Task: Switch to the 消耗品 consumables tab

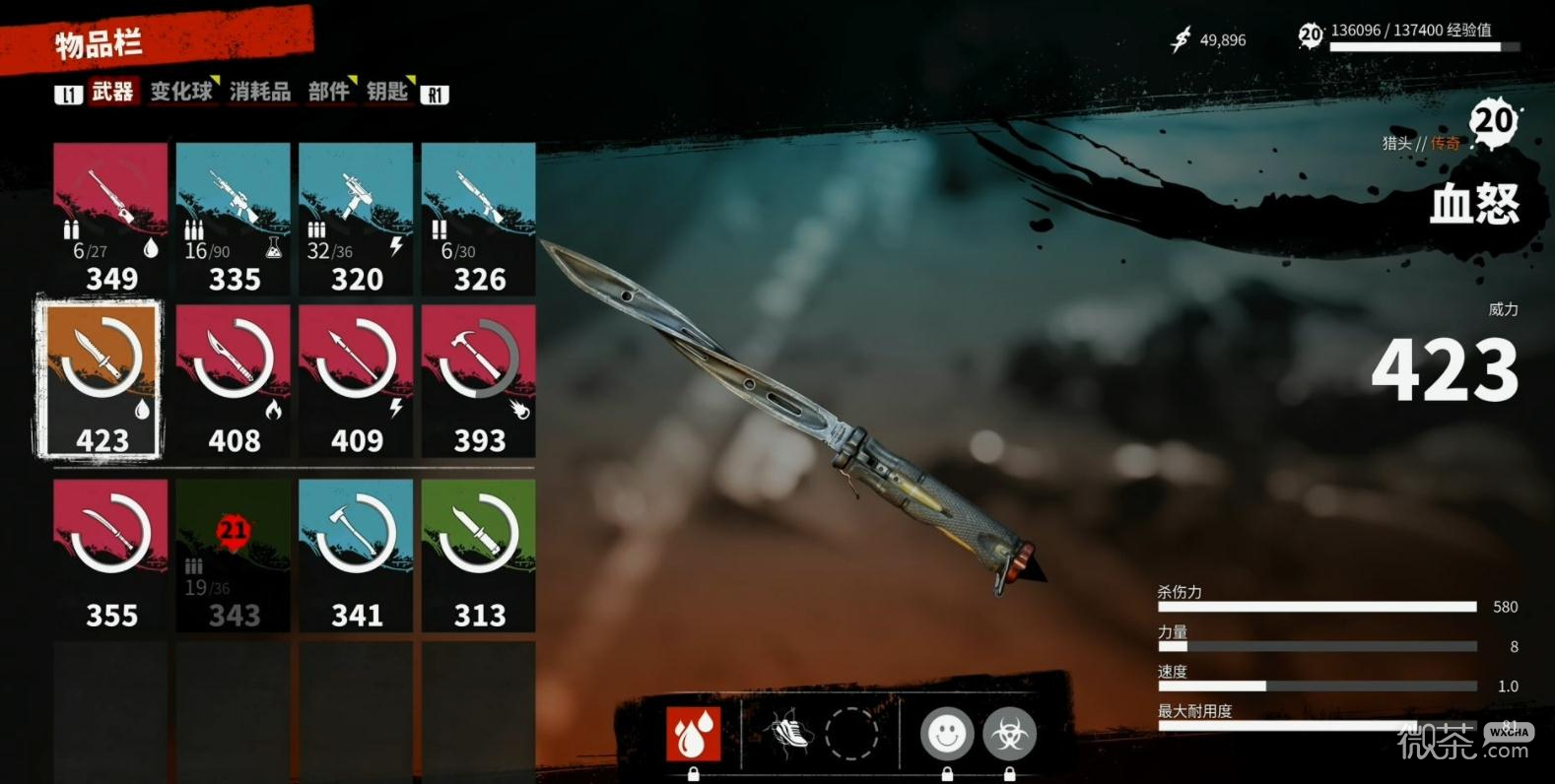Action: click(x=260, y=93)
